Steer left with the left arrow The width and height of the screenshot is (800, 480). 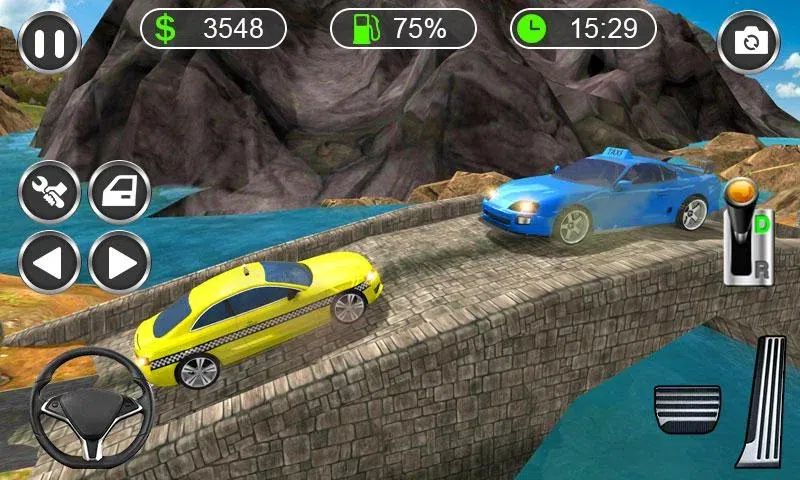[x=49, y=262]
